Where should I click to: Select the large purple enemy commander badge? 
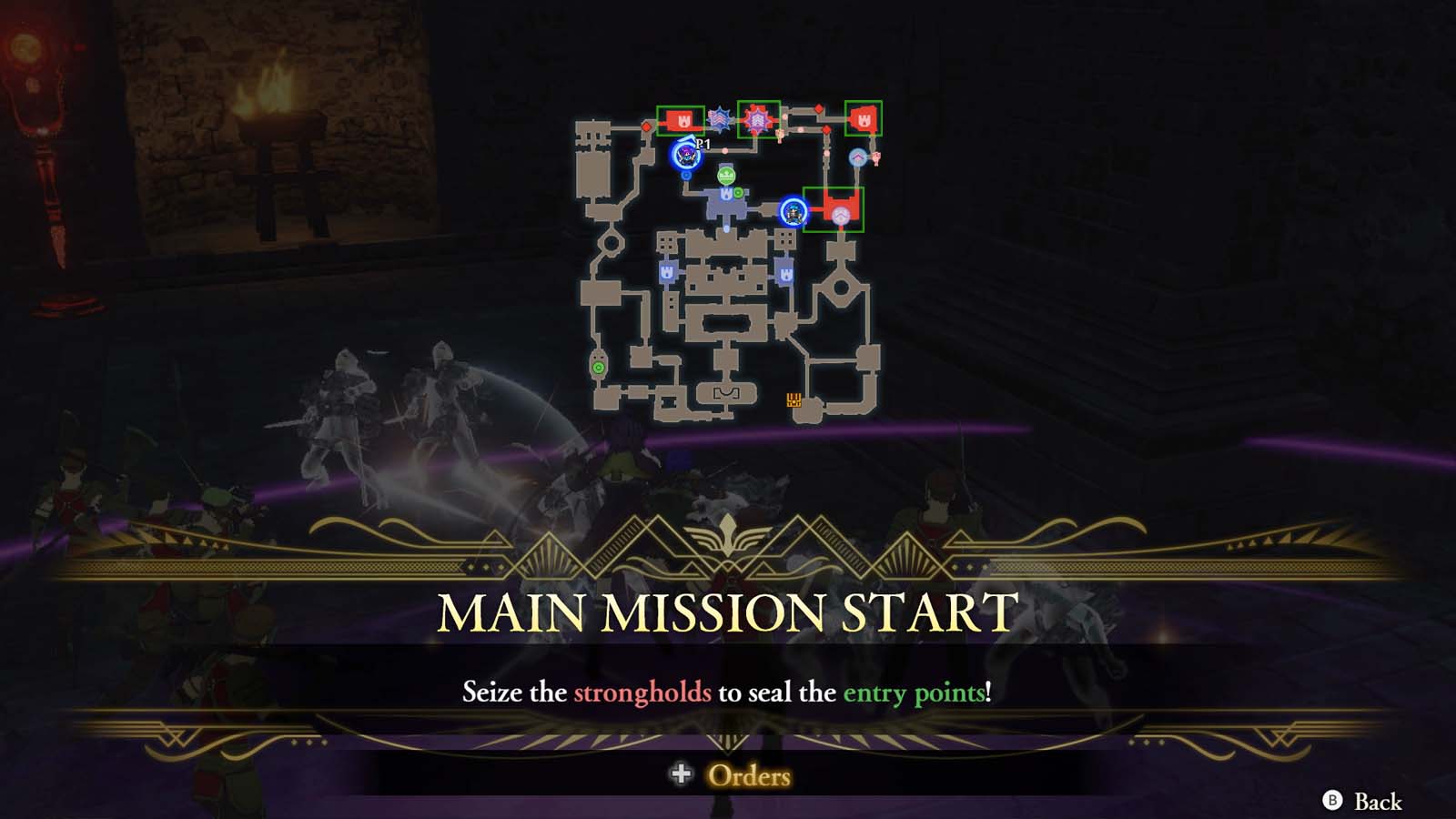point(758,120)
